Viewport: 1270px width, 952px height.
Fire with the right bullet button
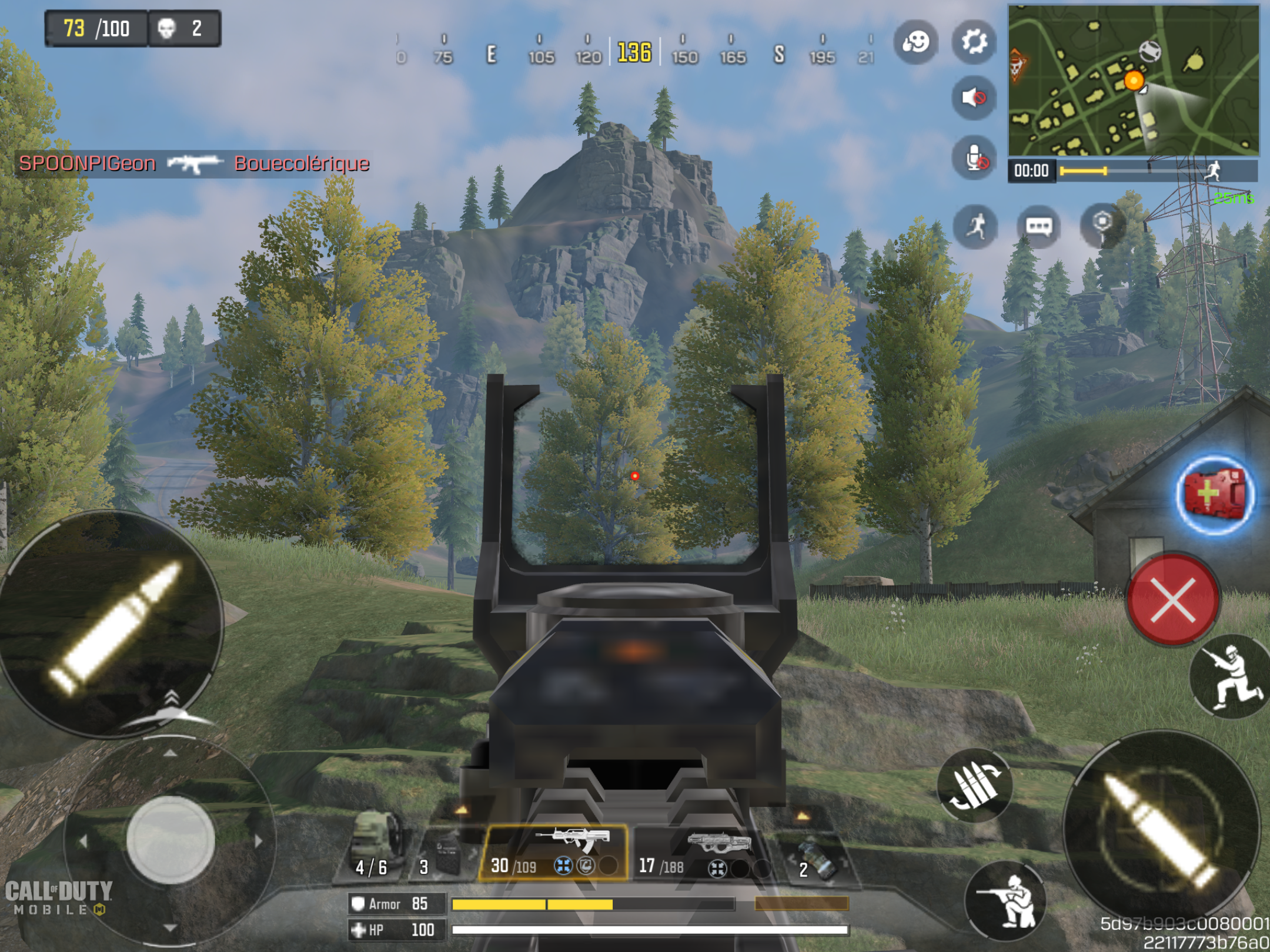(x=1162, y=829)
